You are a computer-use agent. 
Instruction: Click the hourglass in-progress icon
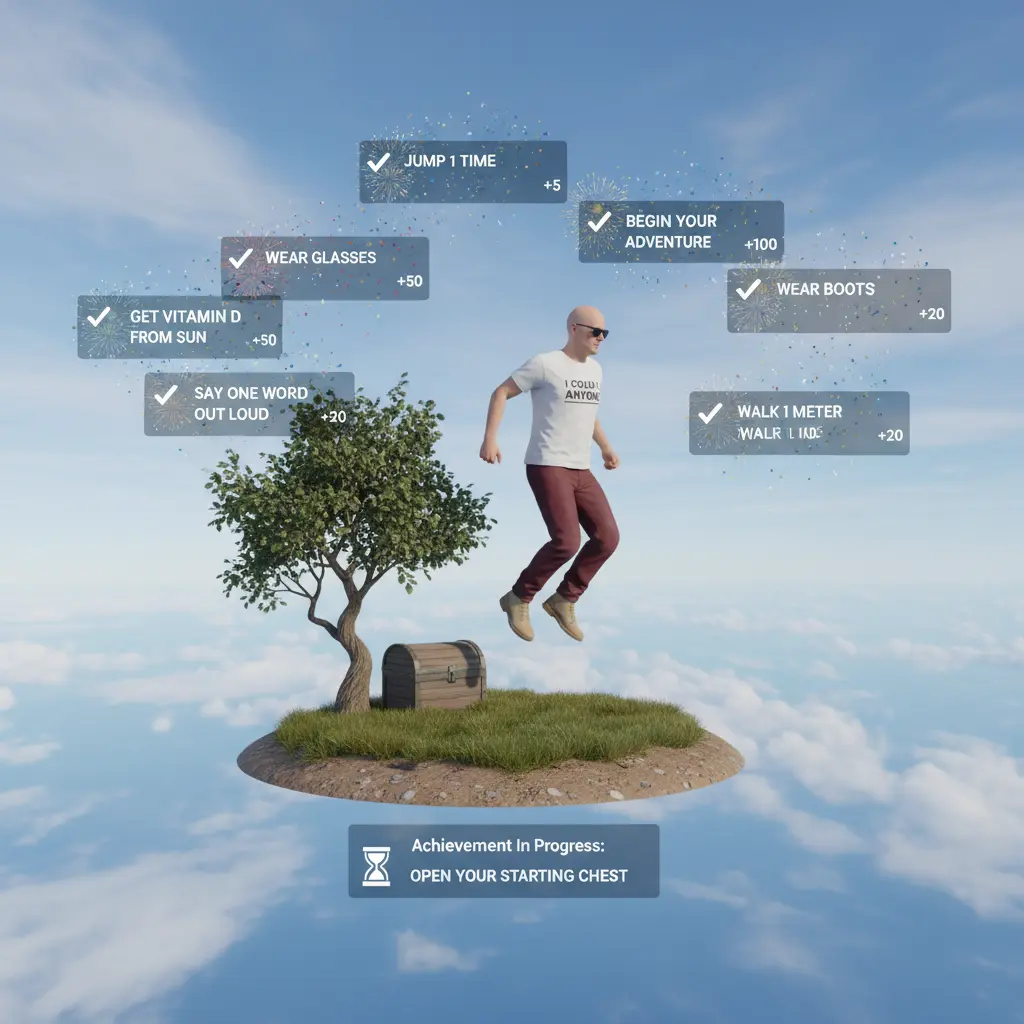(376, 866)
